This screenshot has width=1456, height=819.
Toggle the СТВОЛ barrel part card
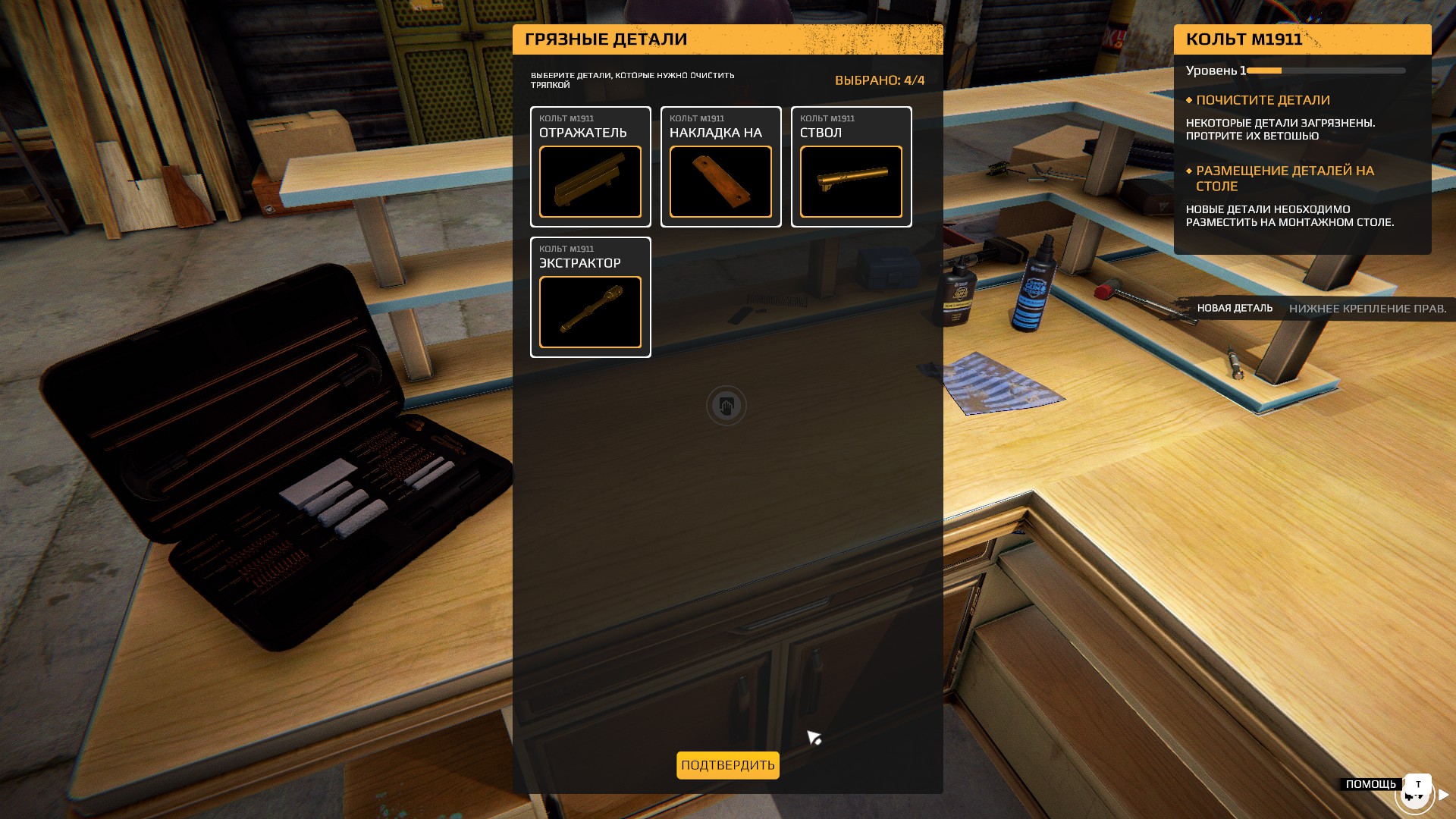pyautogui.click(x=851, y=167)
